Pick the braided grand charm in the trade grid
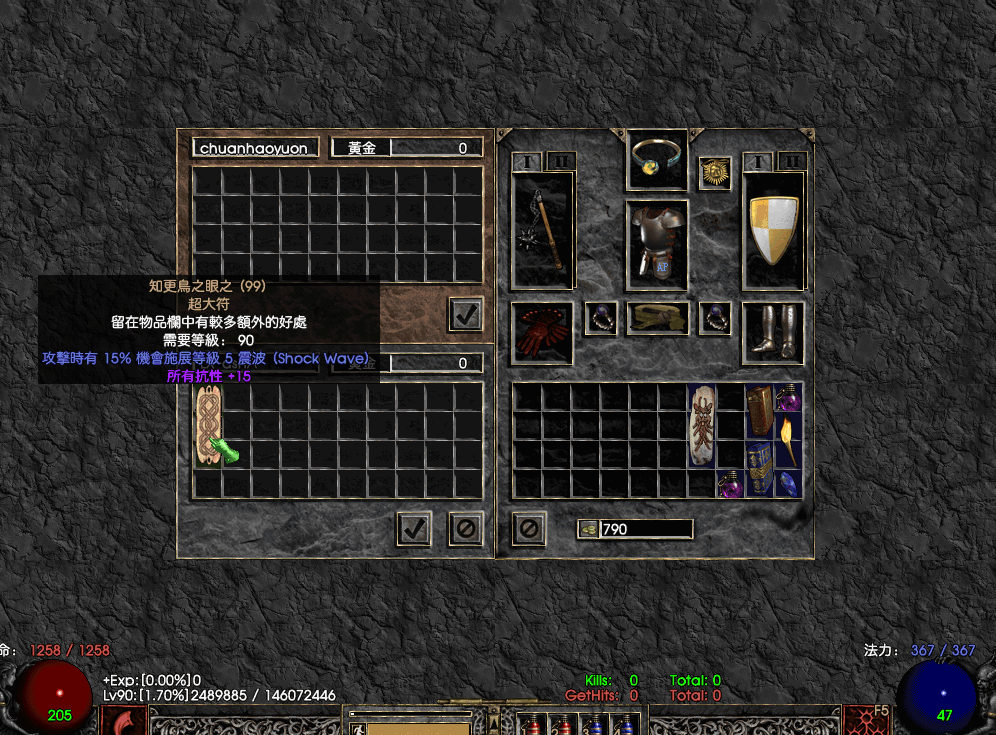 (208, 425)
